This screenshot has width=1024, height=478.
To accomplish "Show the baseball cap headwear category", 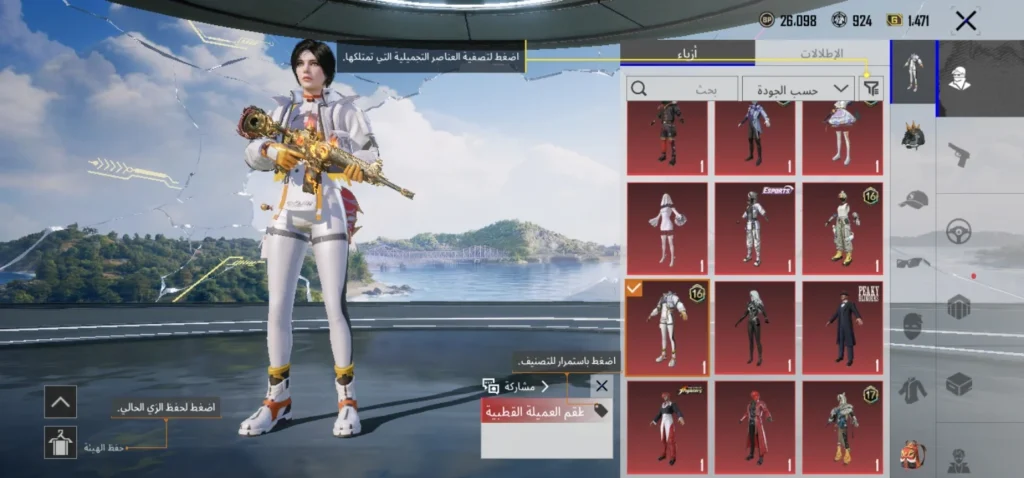I will [912, 200].
